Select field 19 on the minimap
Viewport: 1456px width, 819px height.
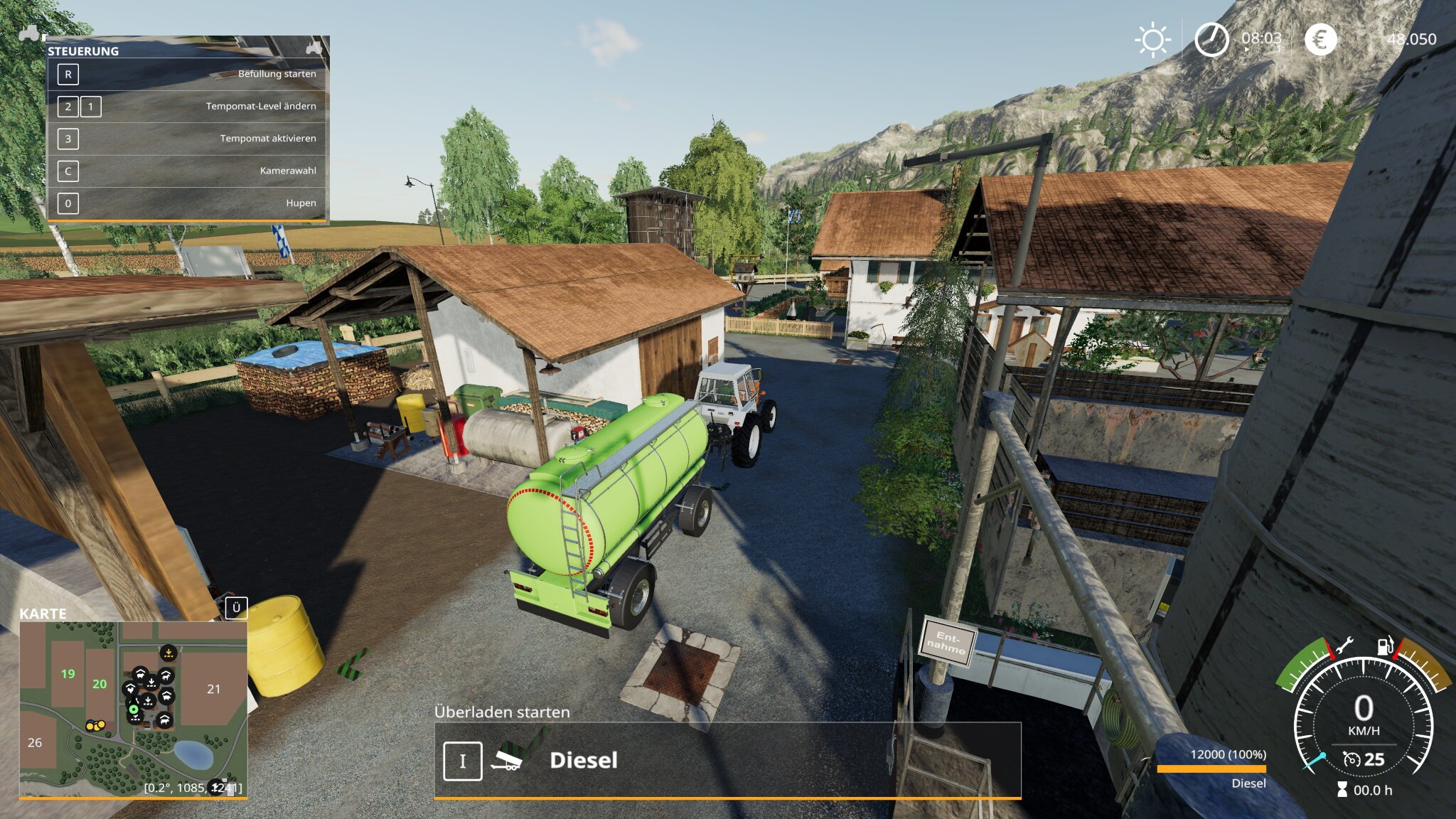68,674
